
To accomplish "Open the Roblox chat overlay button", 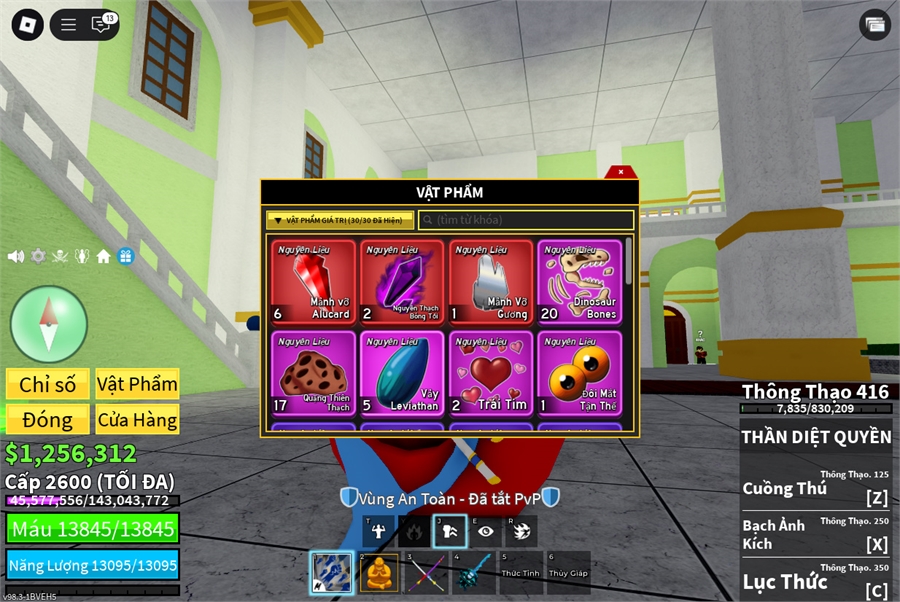I will tap(101, 25).
